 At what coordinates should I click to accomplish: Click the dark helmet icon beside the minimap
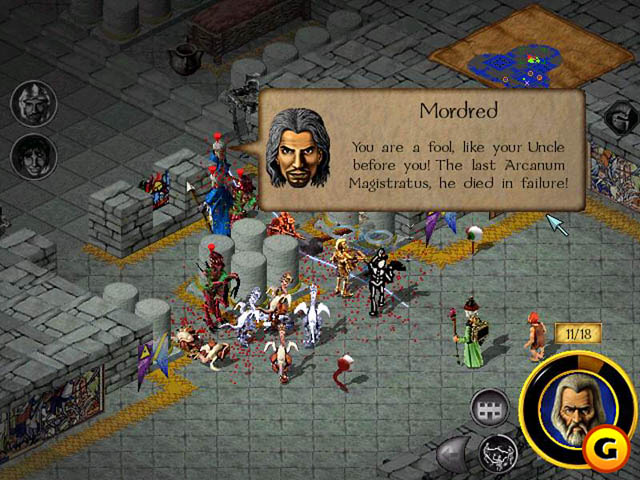(617, 118)
